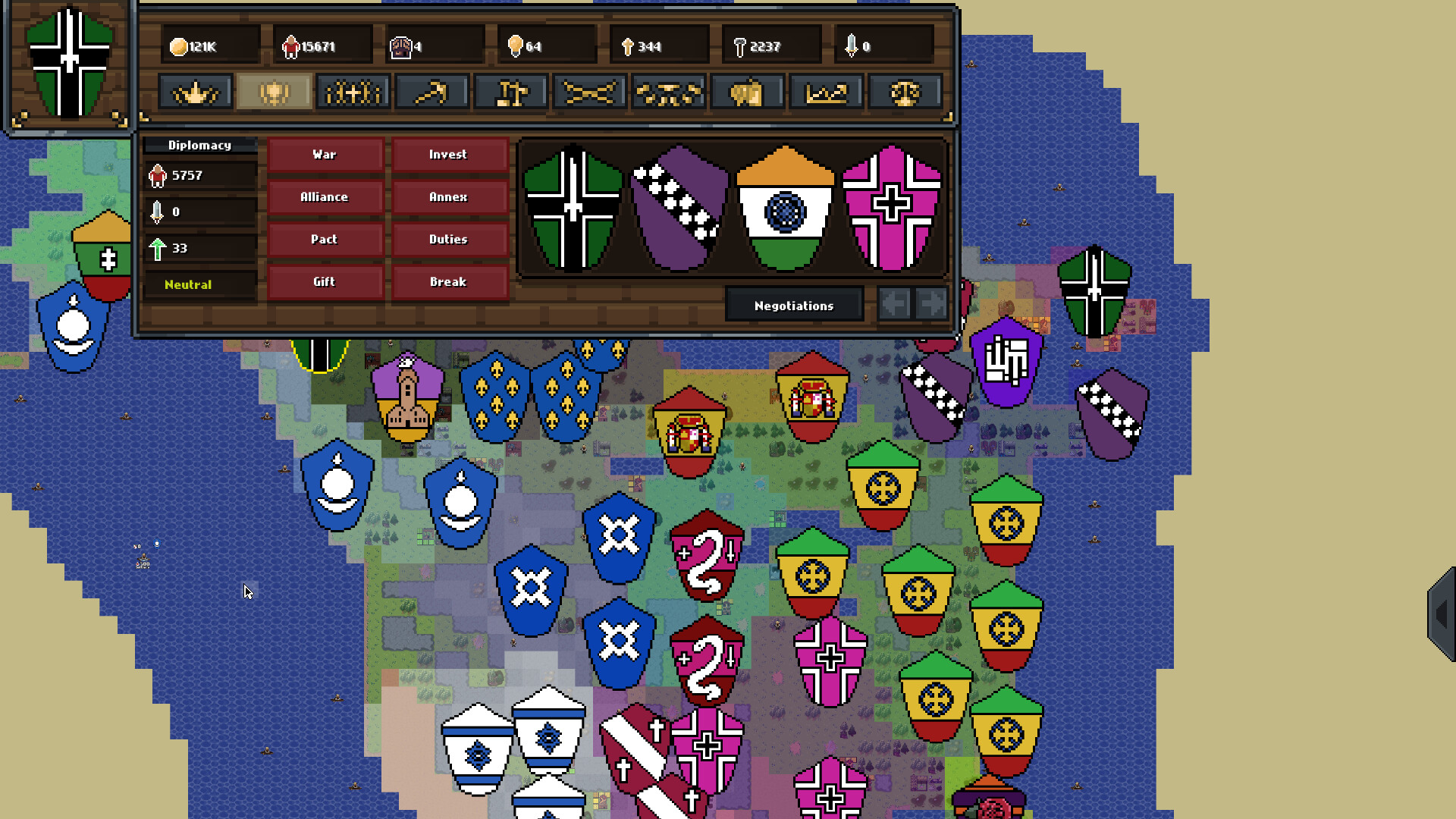Click the balance scale trade icon
Viewport: 1456px width, 819px height.
(x=905, y=92)
